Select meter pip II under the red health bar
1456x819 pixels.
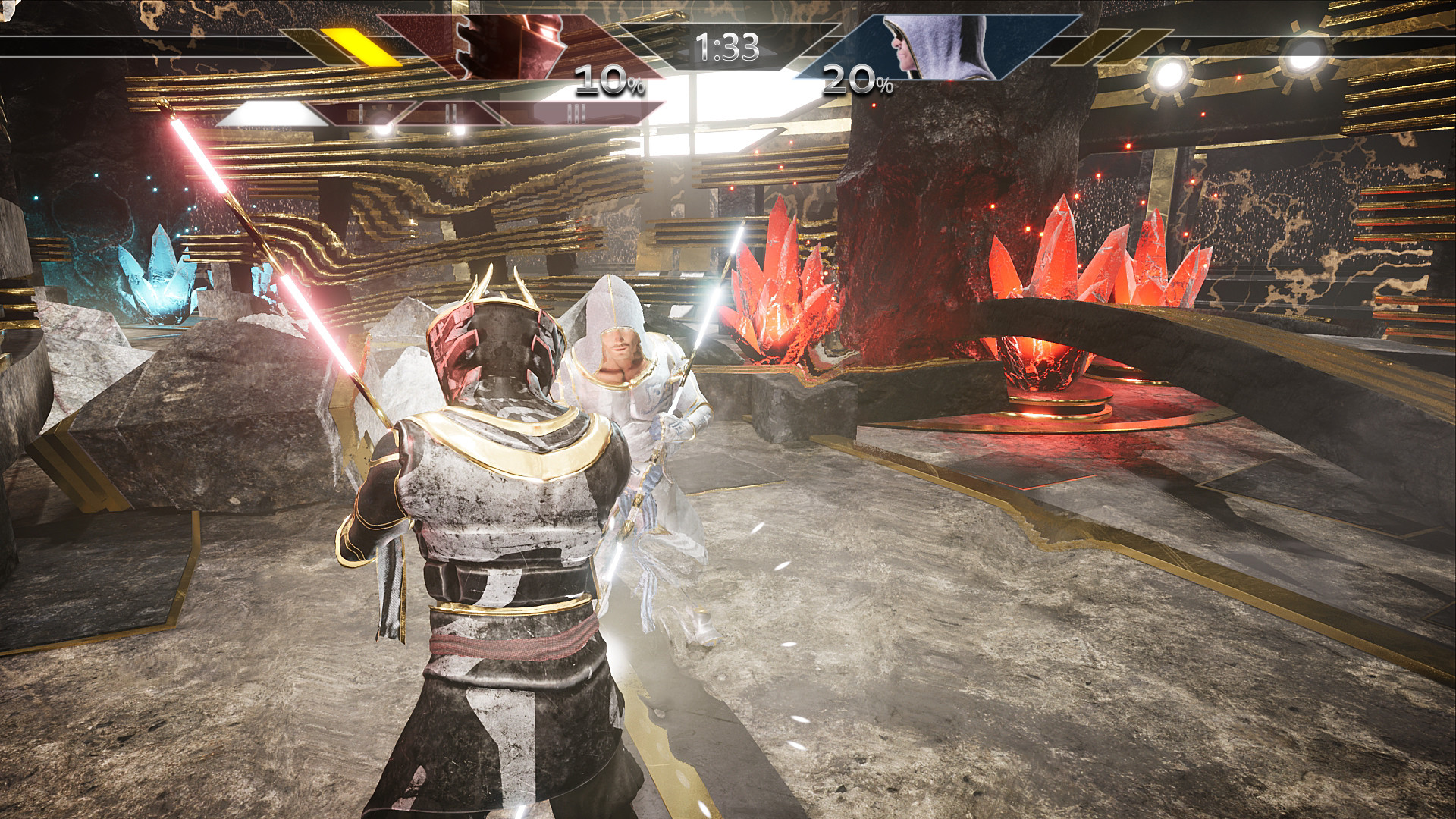[x=451, y=112]
